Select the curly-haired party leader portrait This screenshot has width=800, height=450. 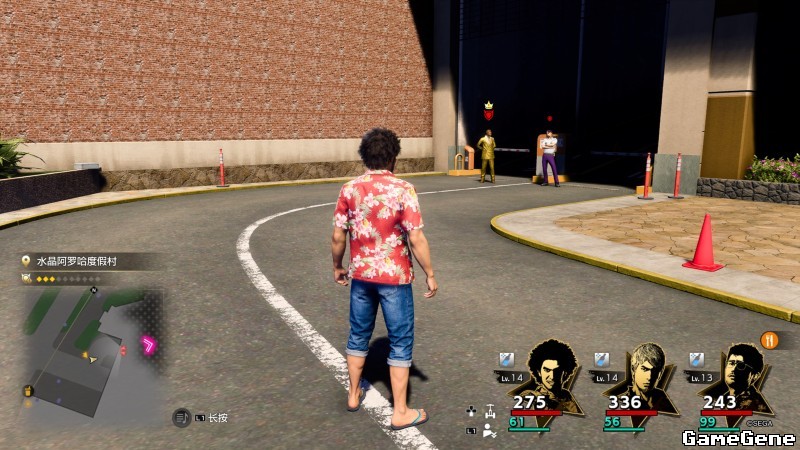551,372
